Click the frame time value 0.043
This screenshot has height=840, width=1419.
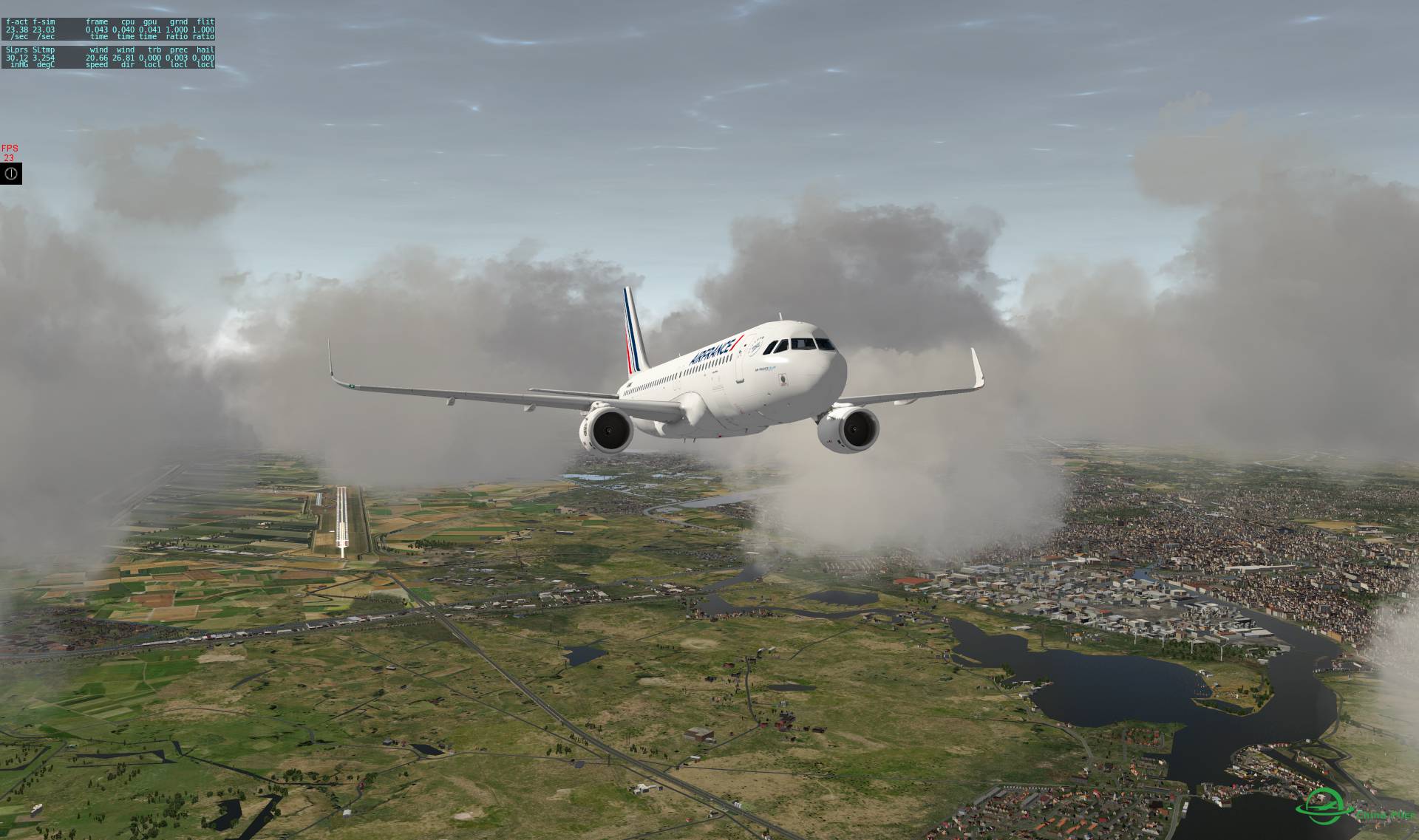coord(97,30)
